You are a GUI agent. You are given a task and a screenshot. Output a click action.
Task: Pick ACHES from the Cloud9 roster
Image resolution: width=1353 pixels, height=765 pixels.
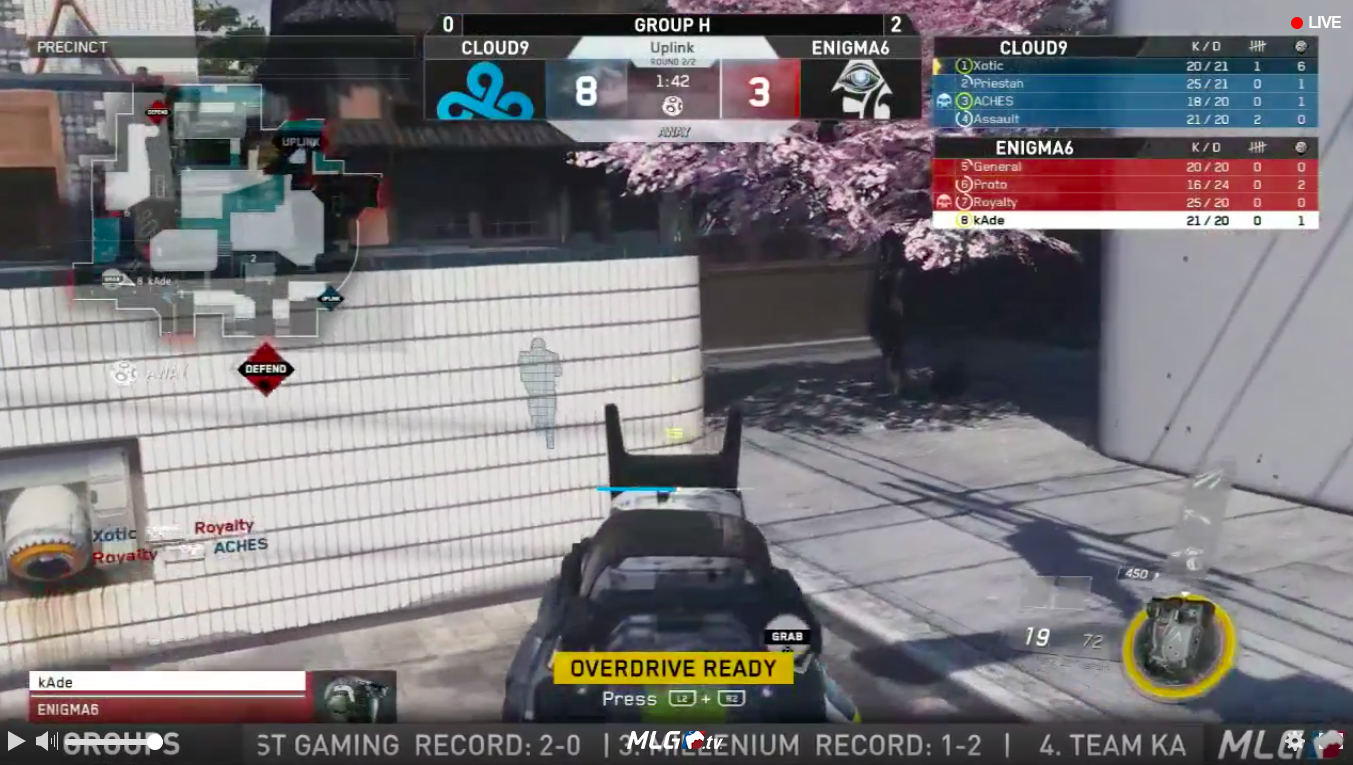[1124, 101]
